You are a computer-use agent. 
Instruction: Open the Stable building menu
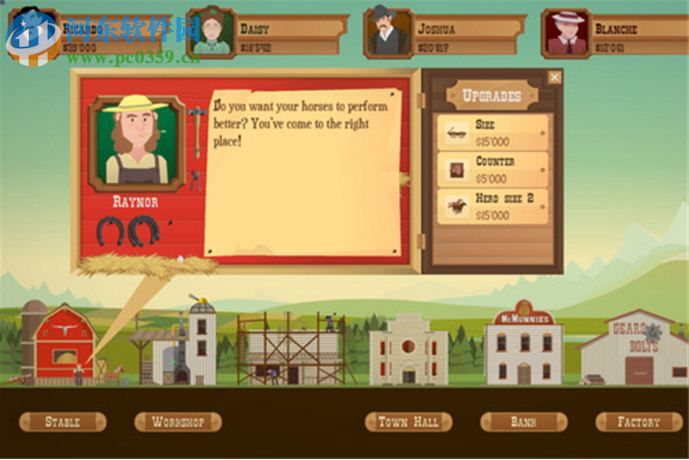(62, 422)
